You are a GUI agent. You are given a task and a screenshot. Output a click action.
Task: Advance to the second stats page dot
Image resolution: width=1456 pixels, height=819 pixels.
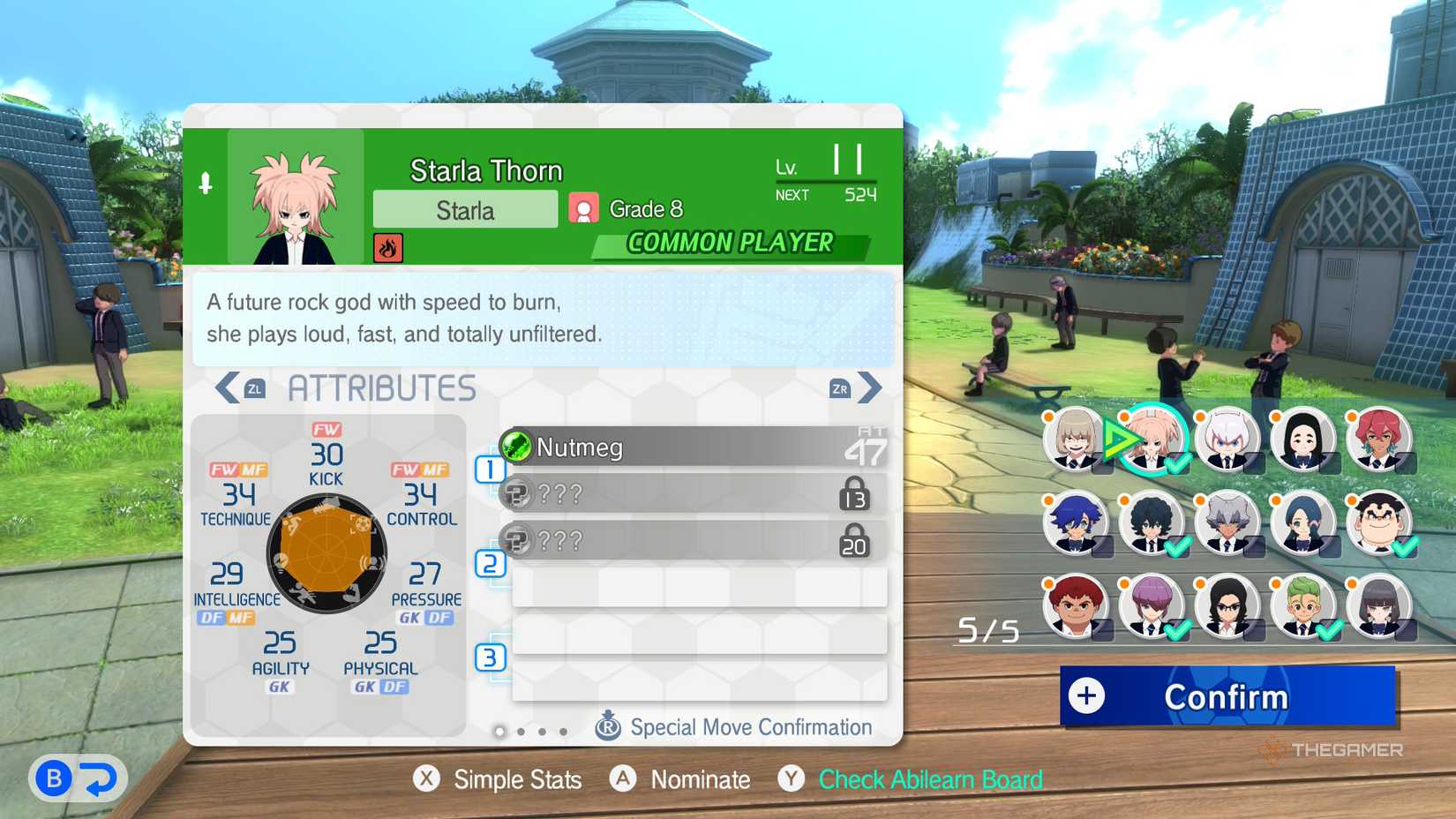tap(521, 732)
